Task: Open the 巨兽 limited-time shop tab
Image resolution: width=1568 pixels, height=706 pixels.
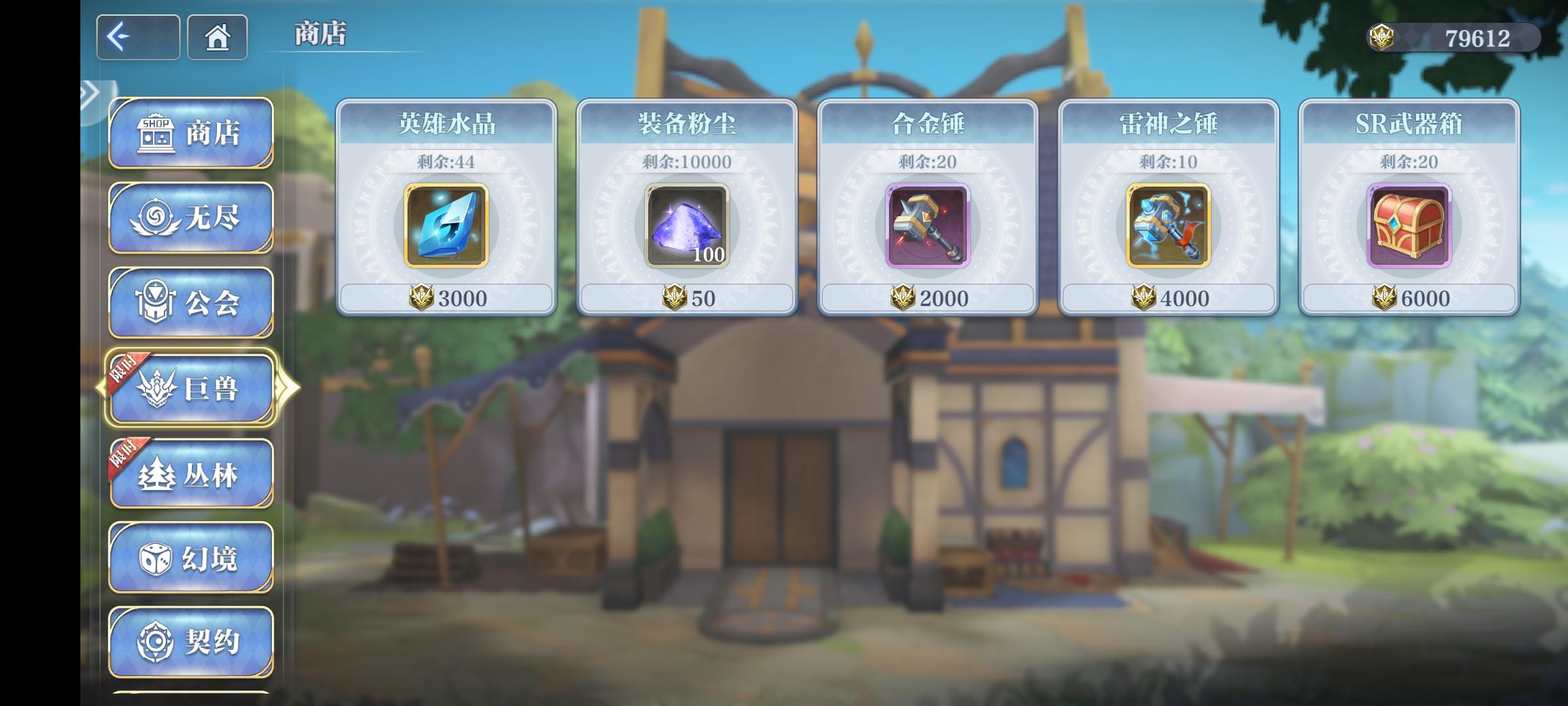Action: coord(193,387)
